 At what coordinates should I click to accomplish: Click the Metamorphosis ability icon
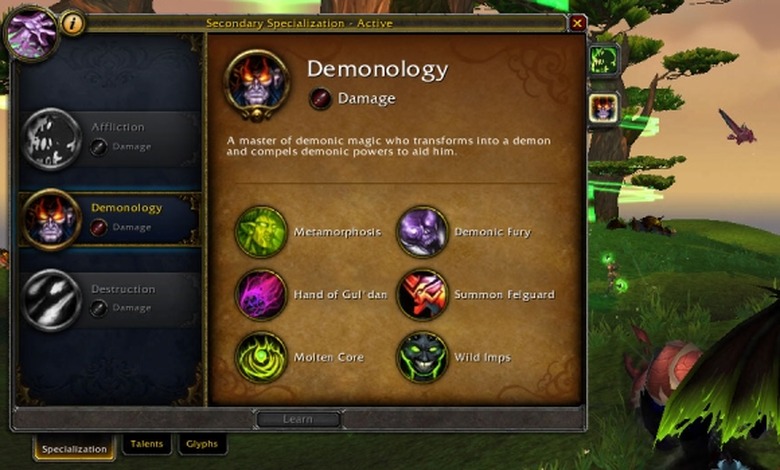261,232
